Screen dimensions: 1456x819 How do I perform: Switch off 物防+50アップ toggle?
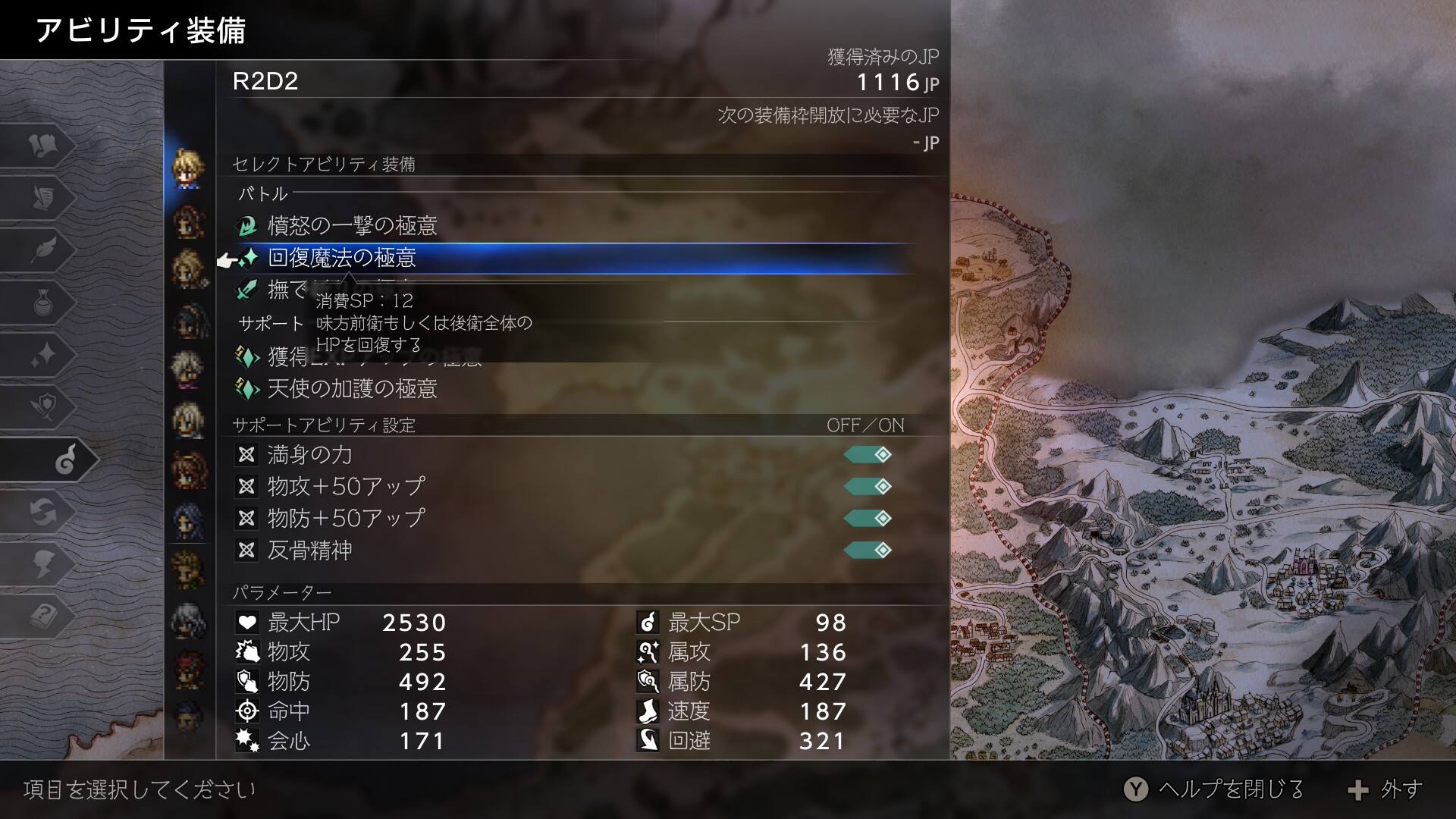(868, 519)
